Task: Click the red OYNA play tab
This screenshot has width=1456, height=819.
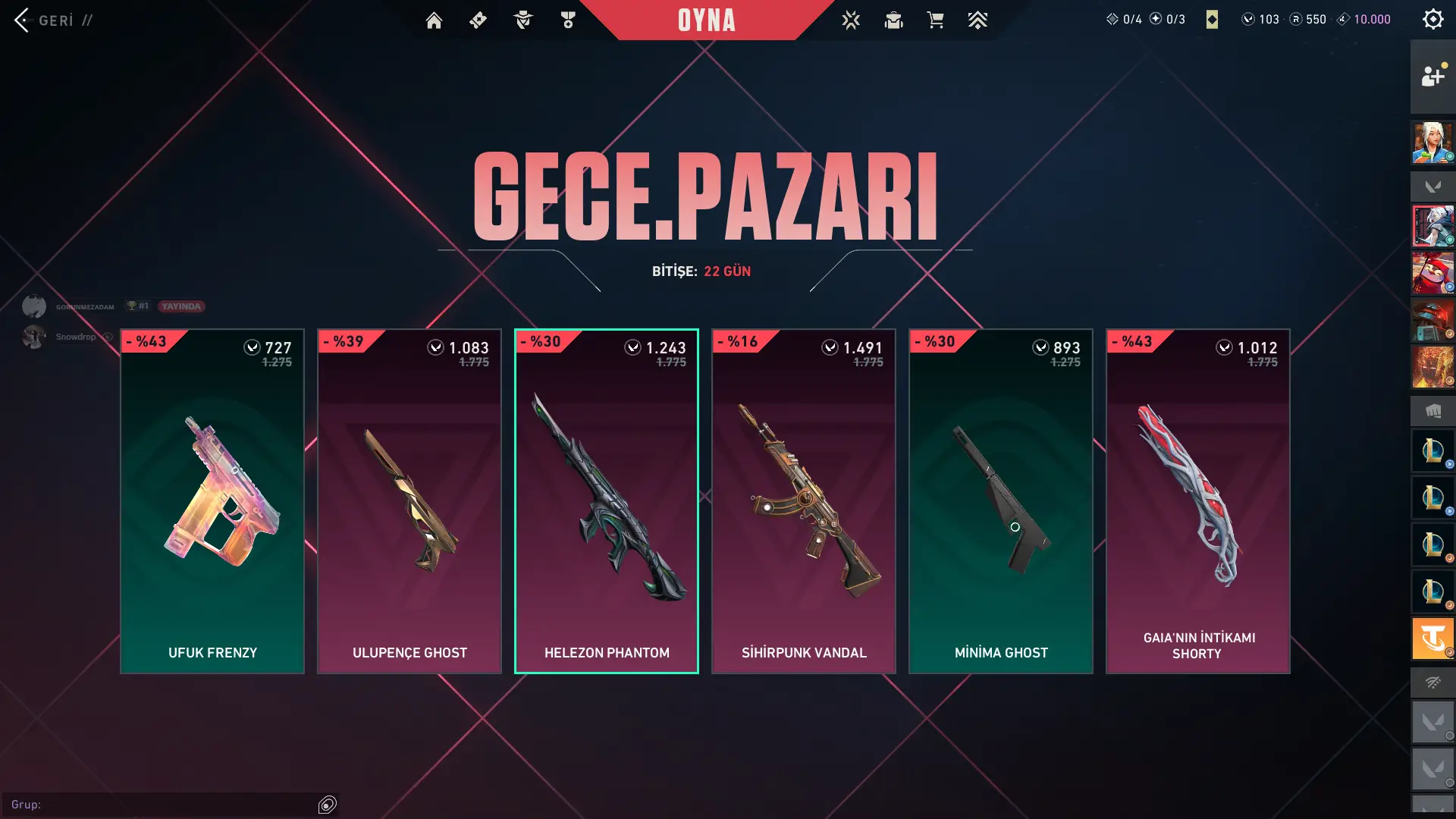Action: pos(706,20)
